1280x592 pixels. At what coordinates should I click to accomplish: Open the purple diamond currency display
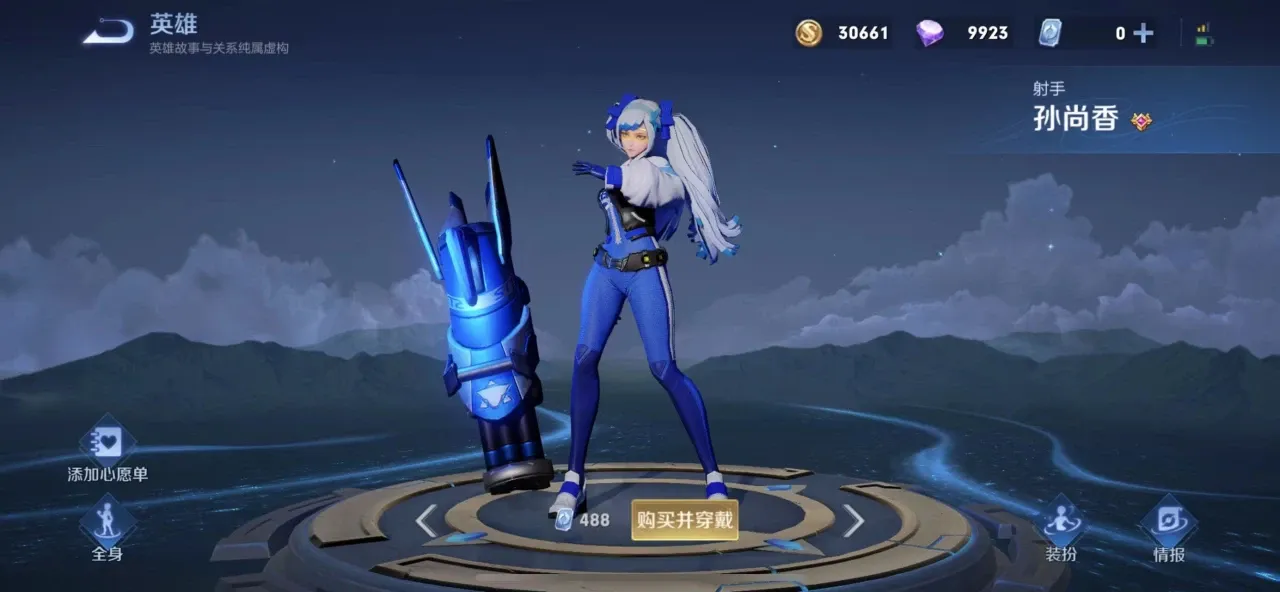[962, 33]
